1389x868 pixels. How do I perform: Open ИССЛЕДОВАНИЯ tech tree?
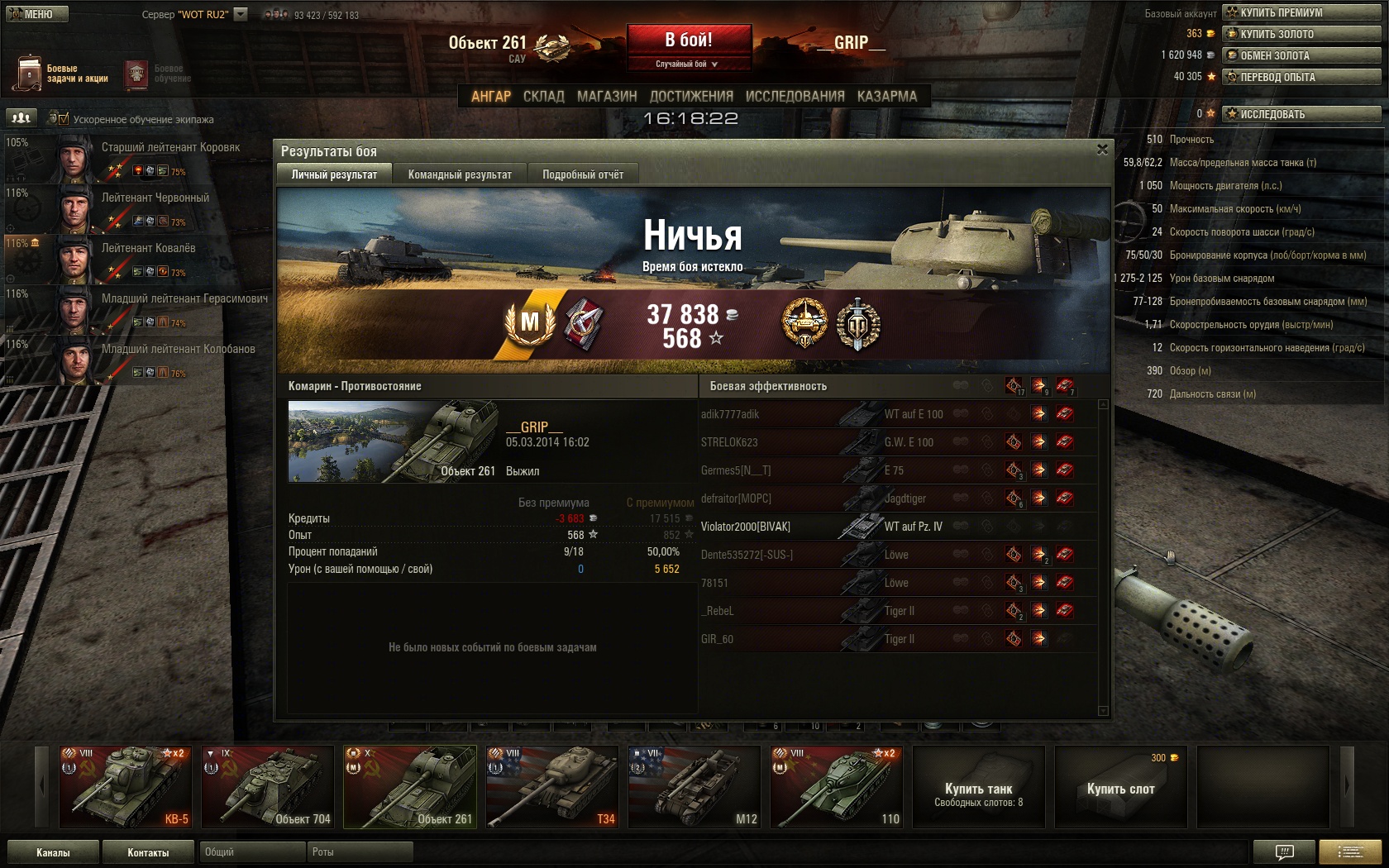(795, 96)
